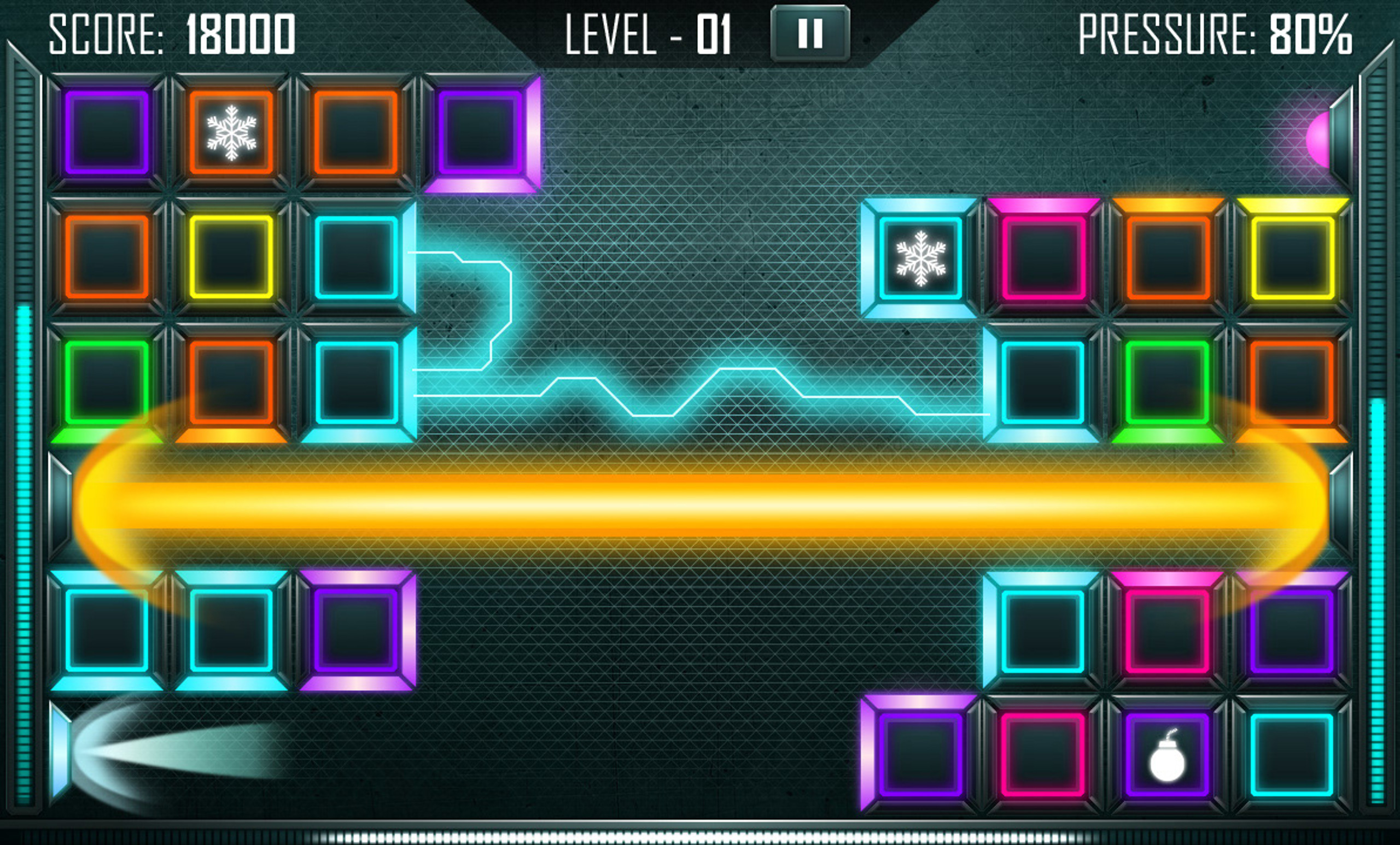Image resolution: width=1400 pixels, height=845 pixels.
Task: Tap the purple bomb tile
Action: [1167, 755]
